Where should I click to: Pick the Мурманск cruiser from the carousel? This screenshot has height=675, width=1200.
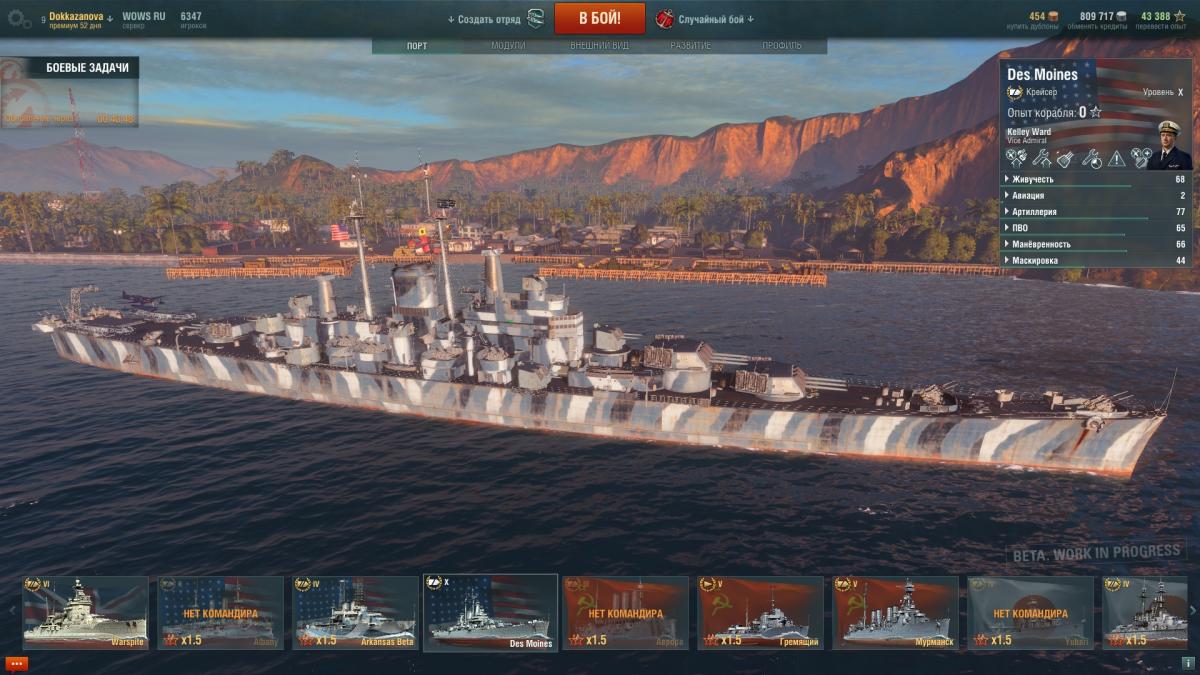[x=895, y=612]
